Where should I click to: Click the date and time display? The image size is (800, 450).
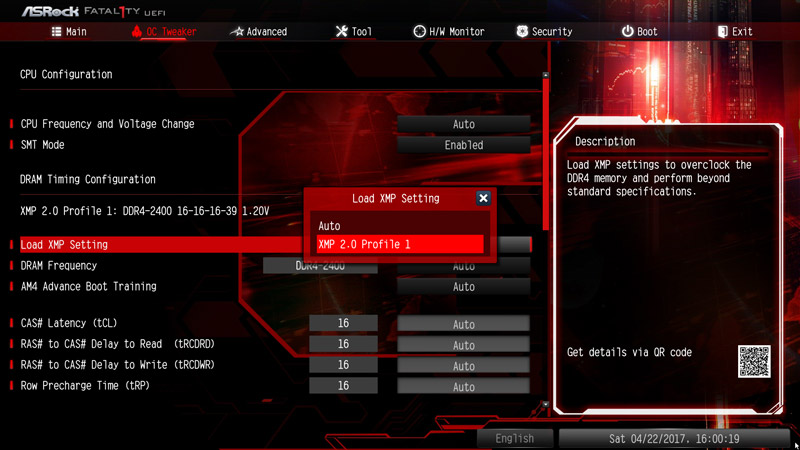(675, 438)
